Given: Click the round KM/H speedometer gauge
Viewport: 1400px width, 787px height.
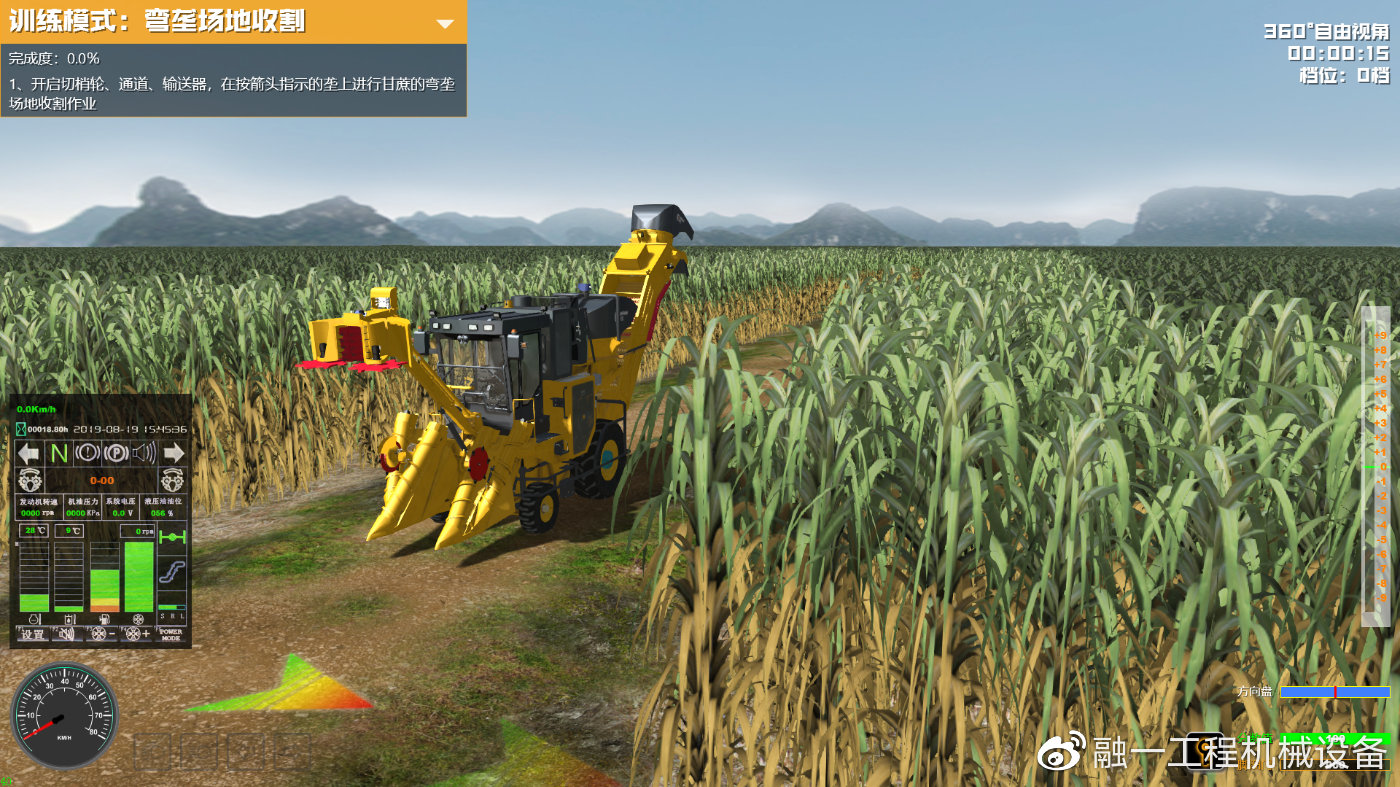Looking at the screenshot, I should 64,715.
